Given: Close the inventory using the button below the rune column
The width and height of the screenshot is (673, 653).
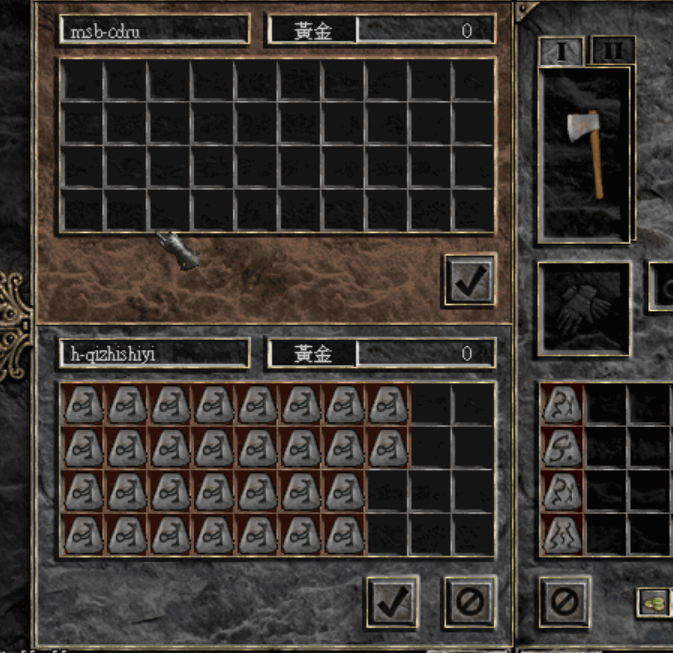Looking at the screenshot, I should [564, 601].
